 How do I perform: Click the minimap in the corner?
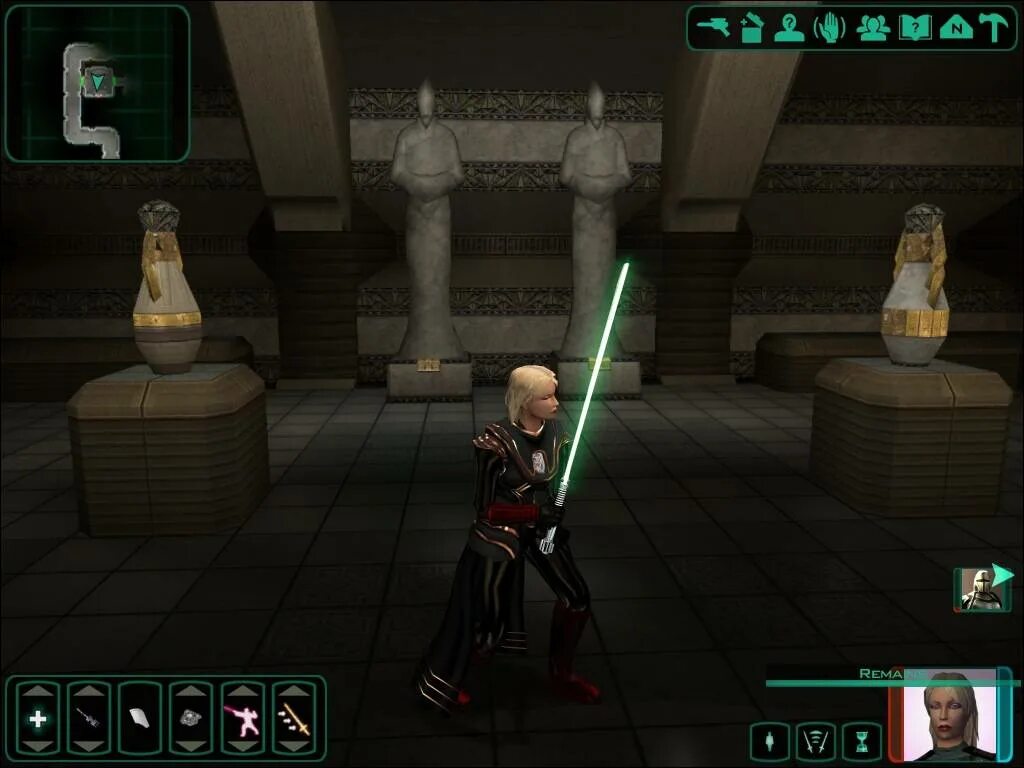click(x=97, y=84)
